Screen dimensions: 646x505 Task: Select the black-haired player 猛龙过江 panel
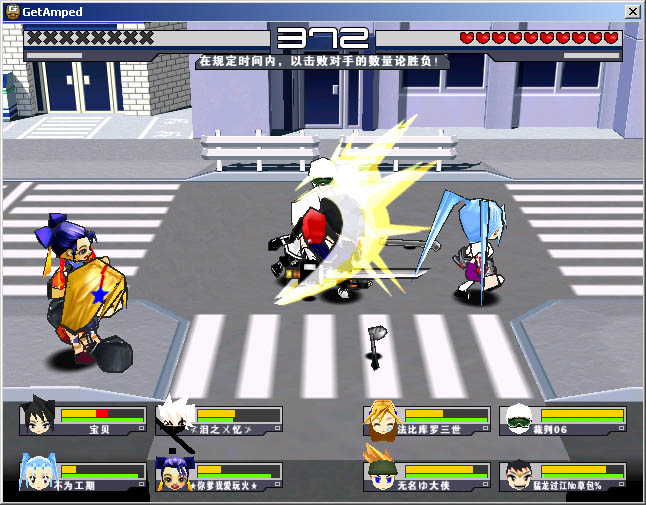pyautogui.click(x=564, y=476)
